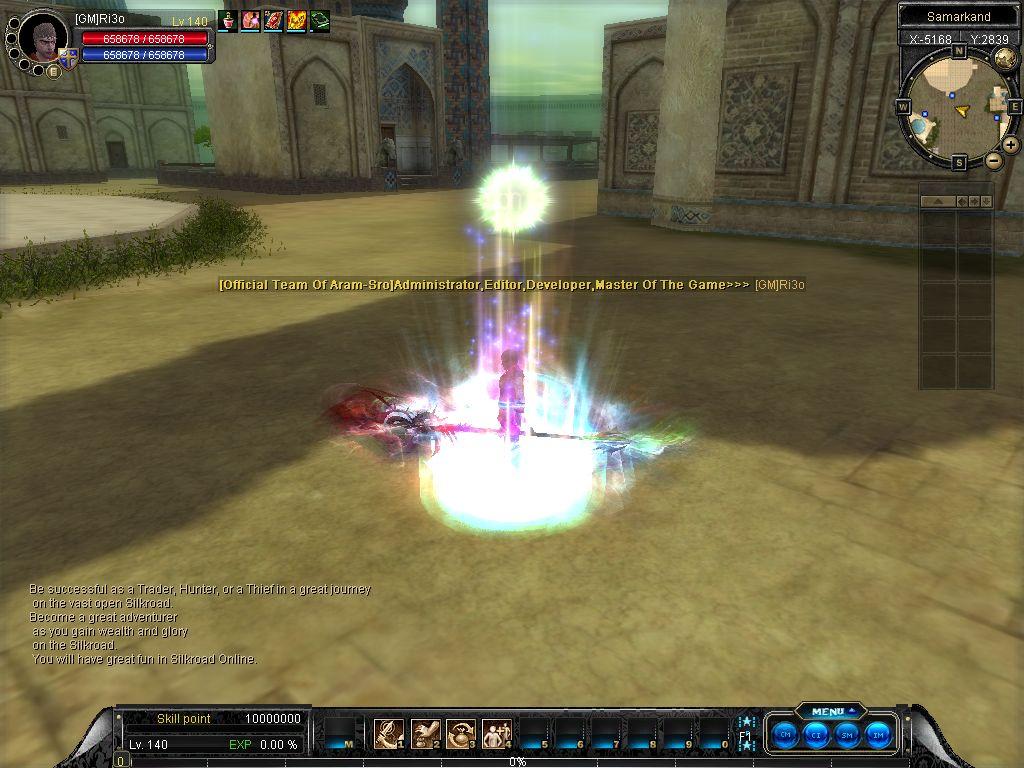Click the CI round blue button

pos(816,733)
